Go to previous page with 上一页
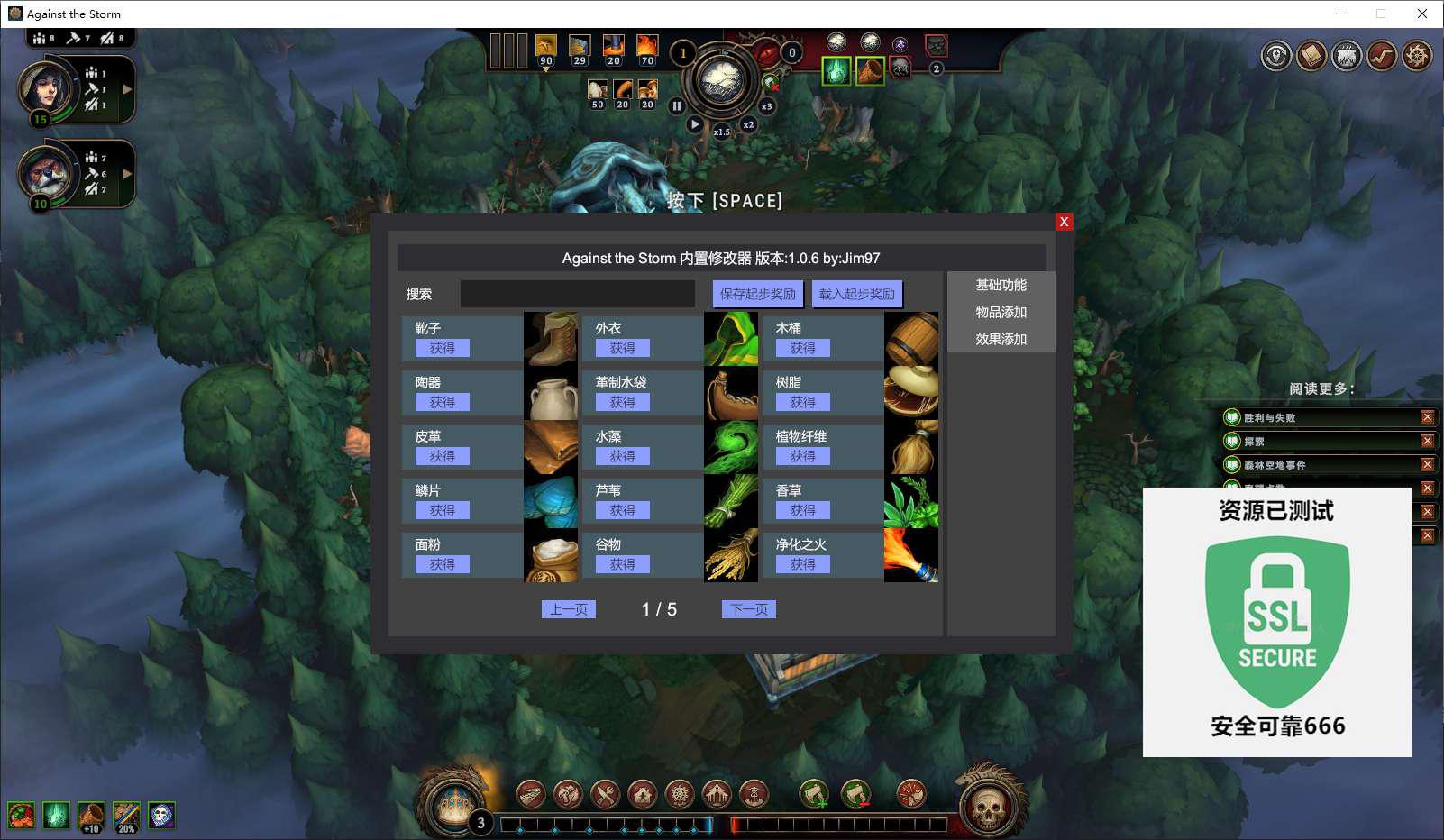Screen dimensions: 1444x840 [568, 609]
